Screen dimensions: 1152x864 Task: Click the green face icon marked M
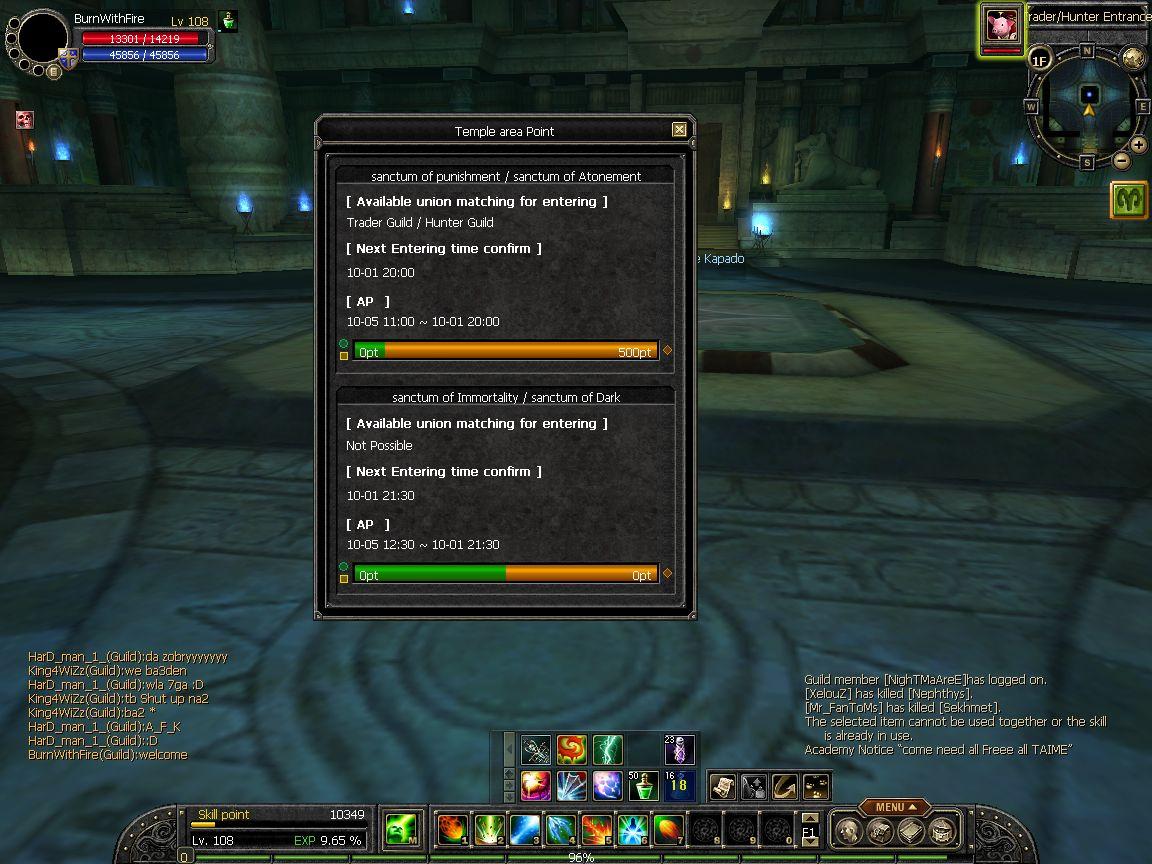coord(402,829)
